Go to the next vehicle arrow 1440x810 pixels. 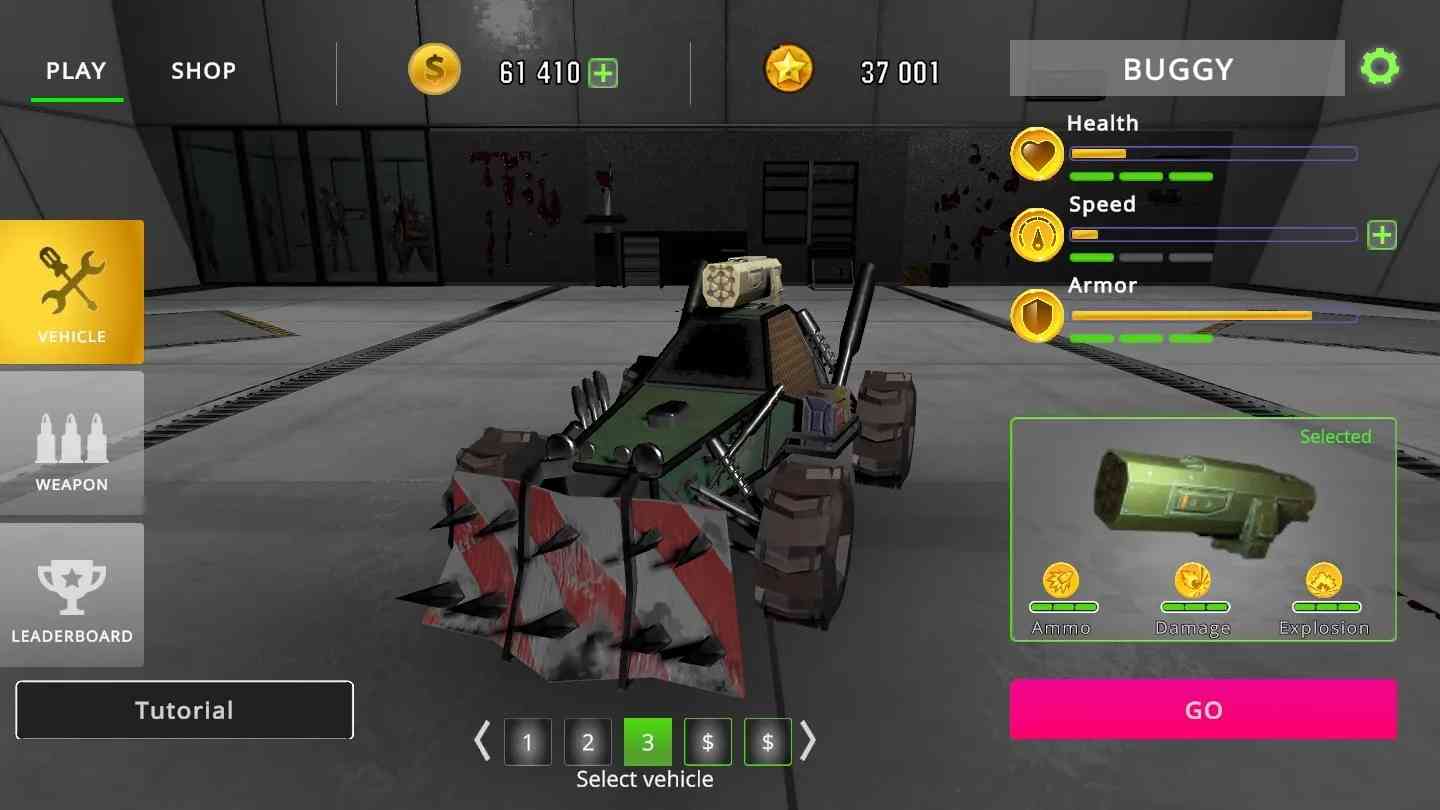[808, 741]
